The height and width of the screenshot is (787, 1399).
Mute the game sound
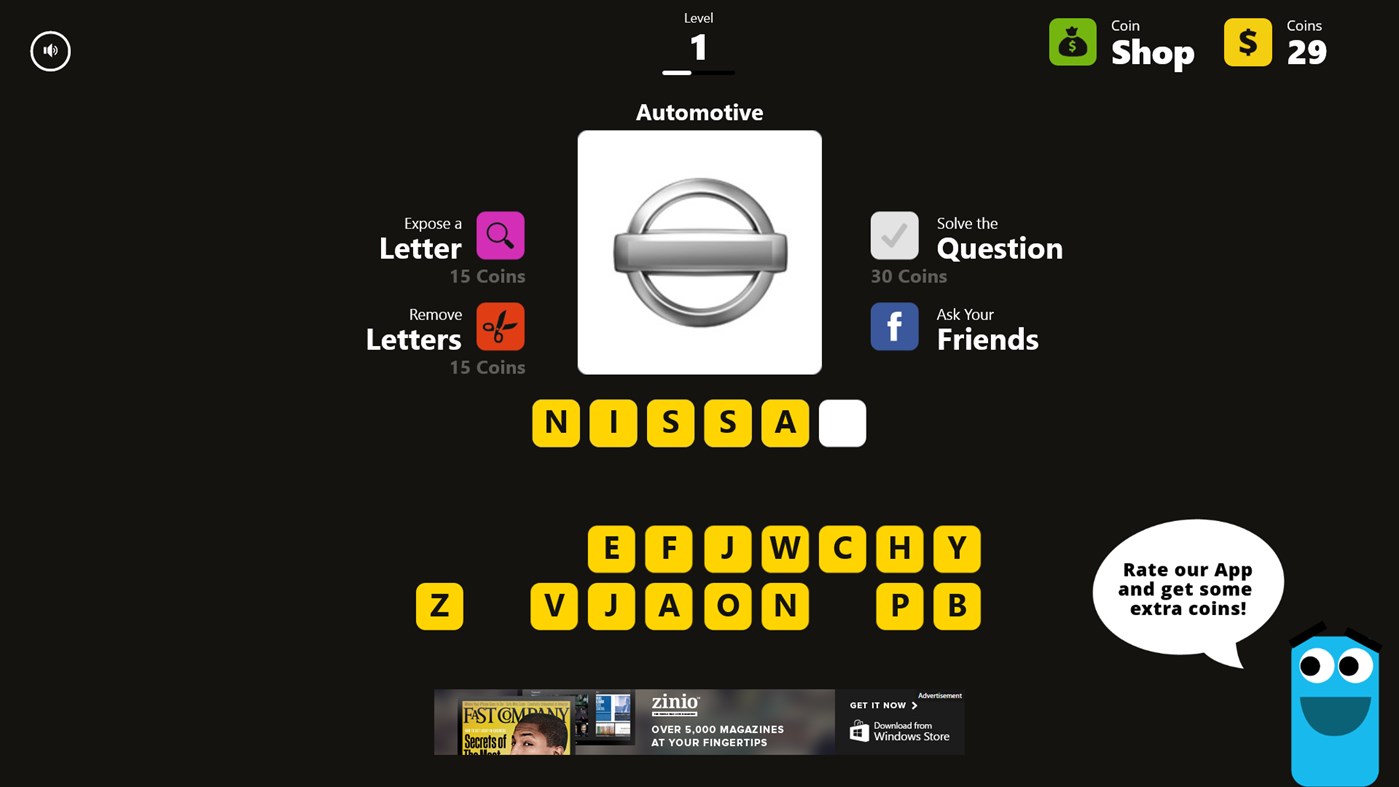[50, 51]
